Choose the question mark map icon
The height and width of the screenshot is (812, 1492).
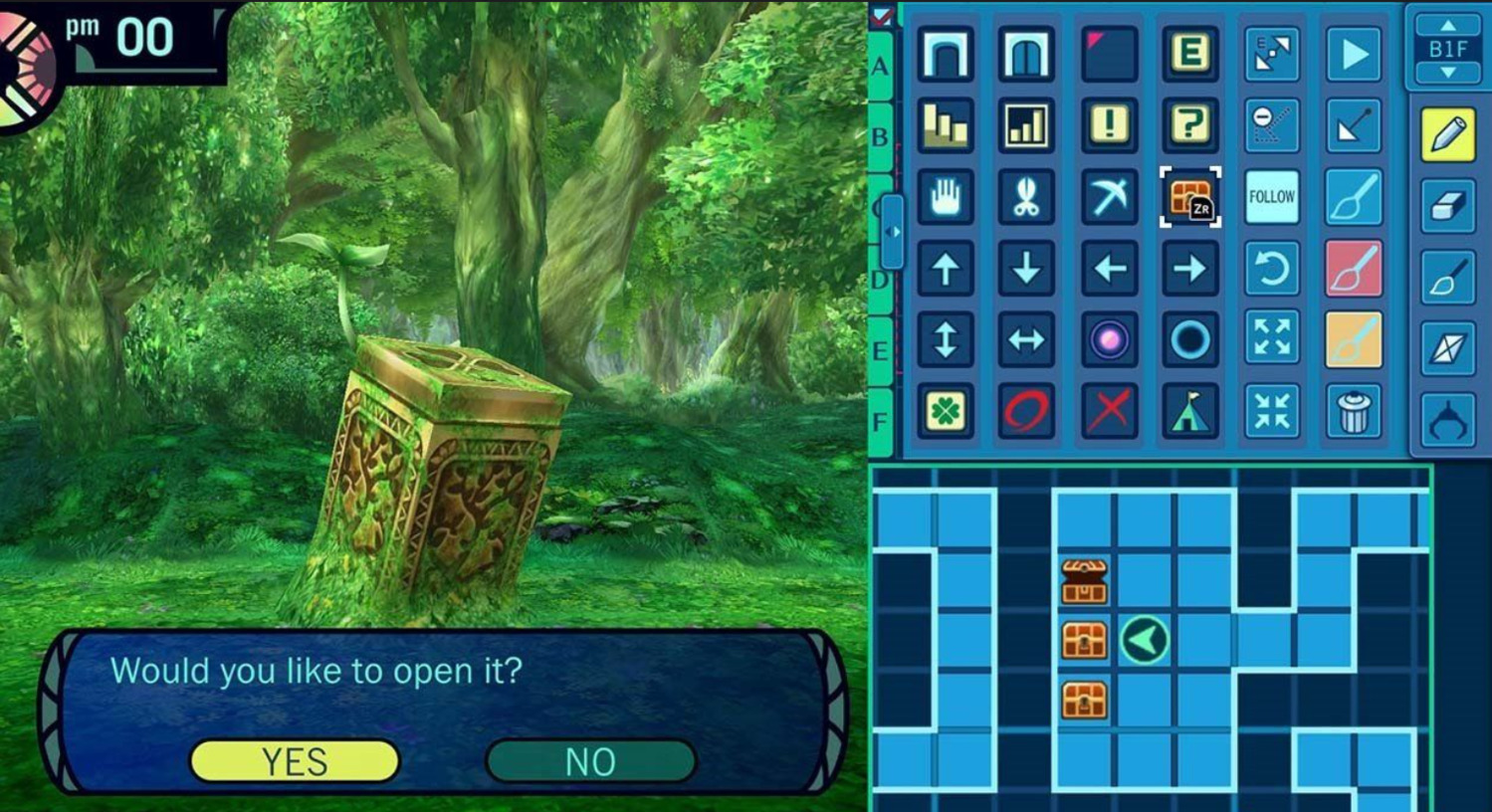tap(1189, 125)
